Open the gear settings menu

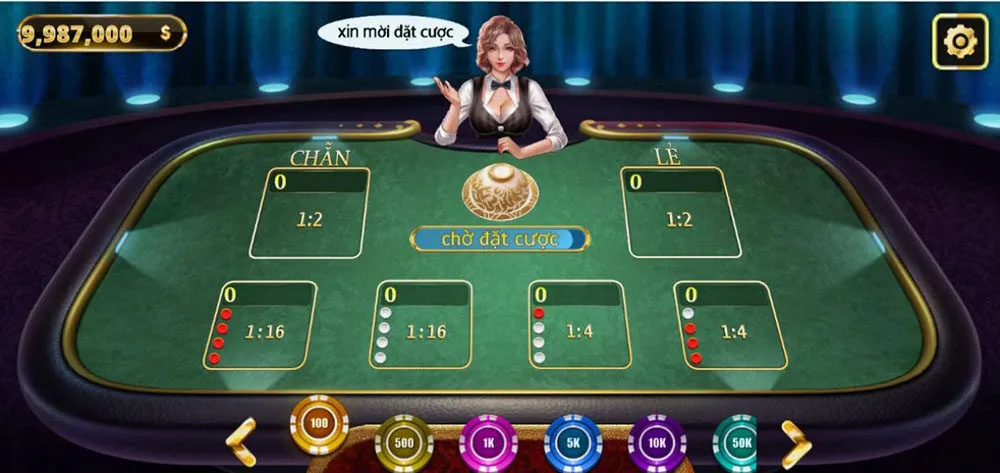coord(959,42)
